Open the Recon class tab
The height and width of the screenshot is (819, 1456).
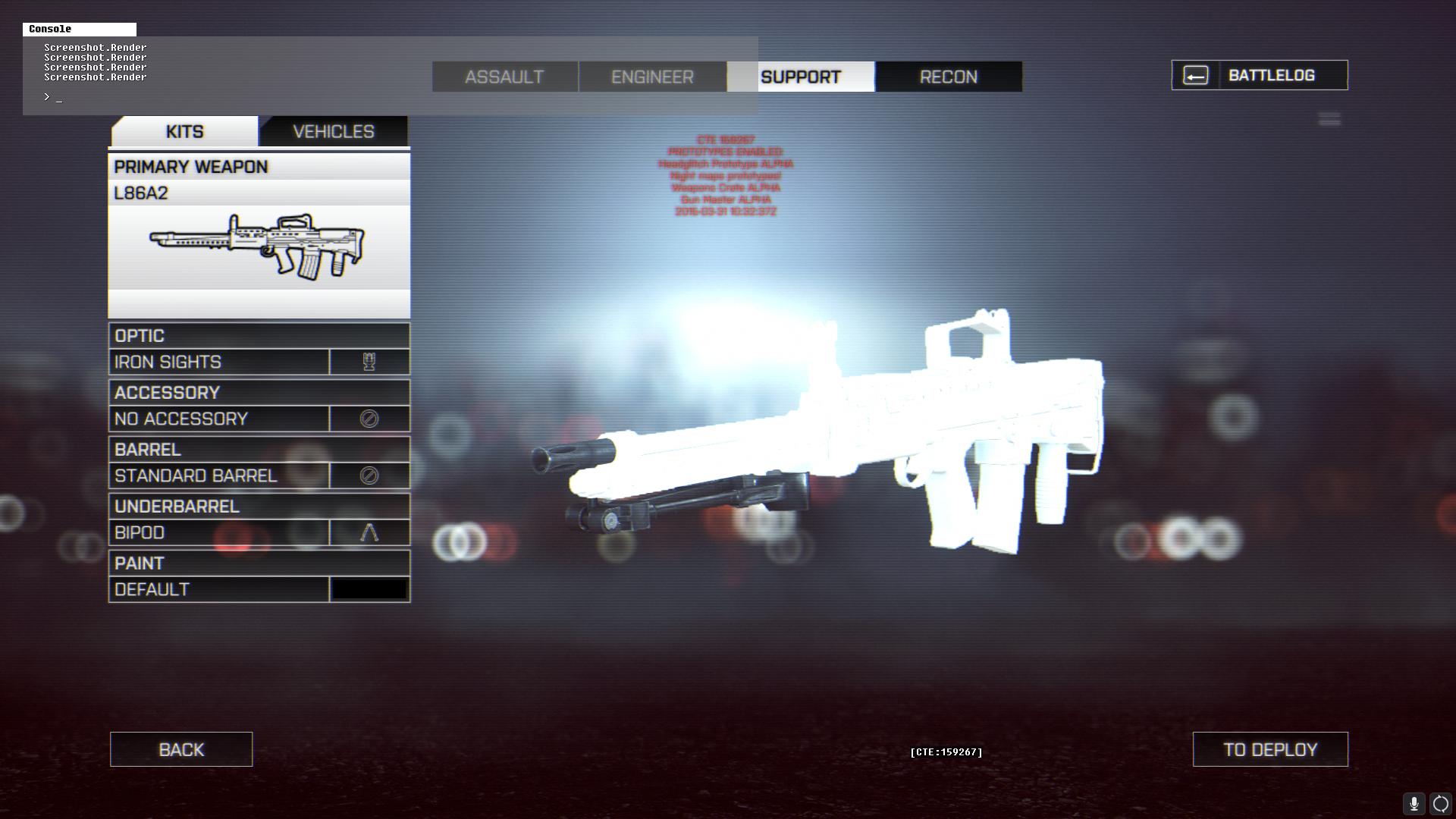[948, 77]
